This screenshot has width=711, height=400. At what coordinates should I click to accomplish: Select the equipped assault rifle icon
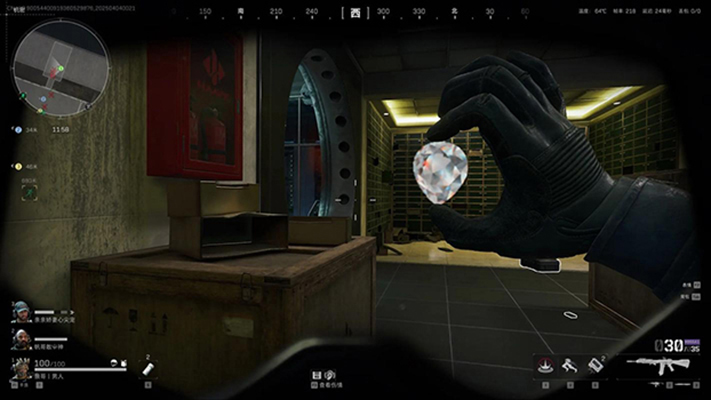[659, 366]
